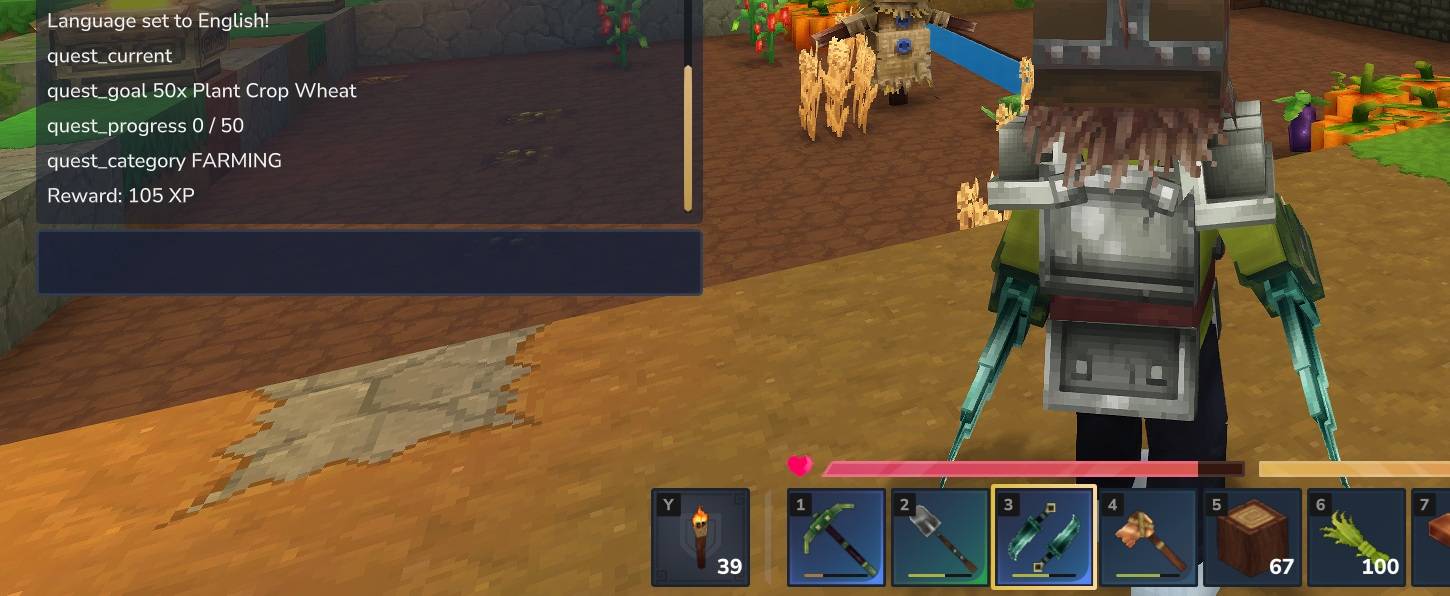This screenshot has height=596, width=1450.
Task: Select the green pickaxe in hotbar slot 1
Action: point(835,537)
